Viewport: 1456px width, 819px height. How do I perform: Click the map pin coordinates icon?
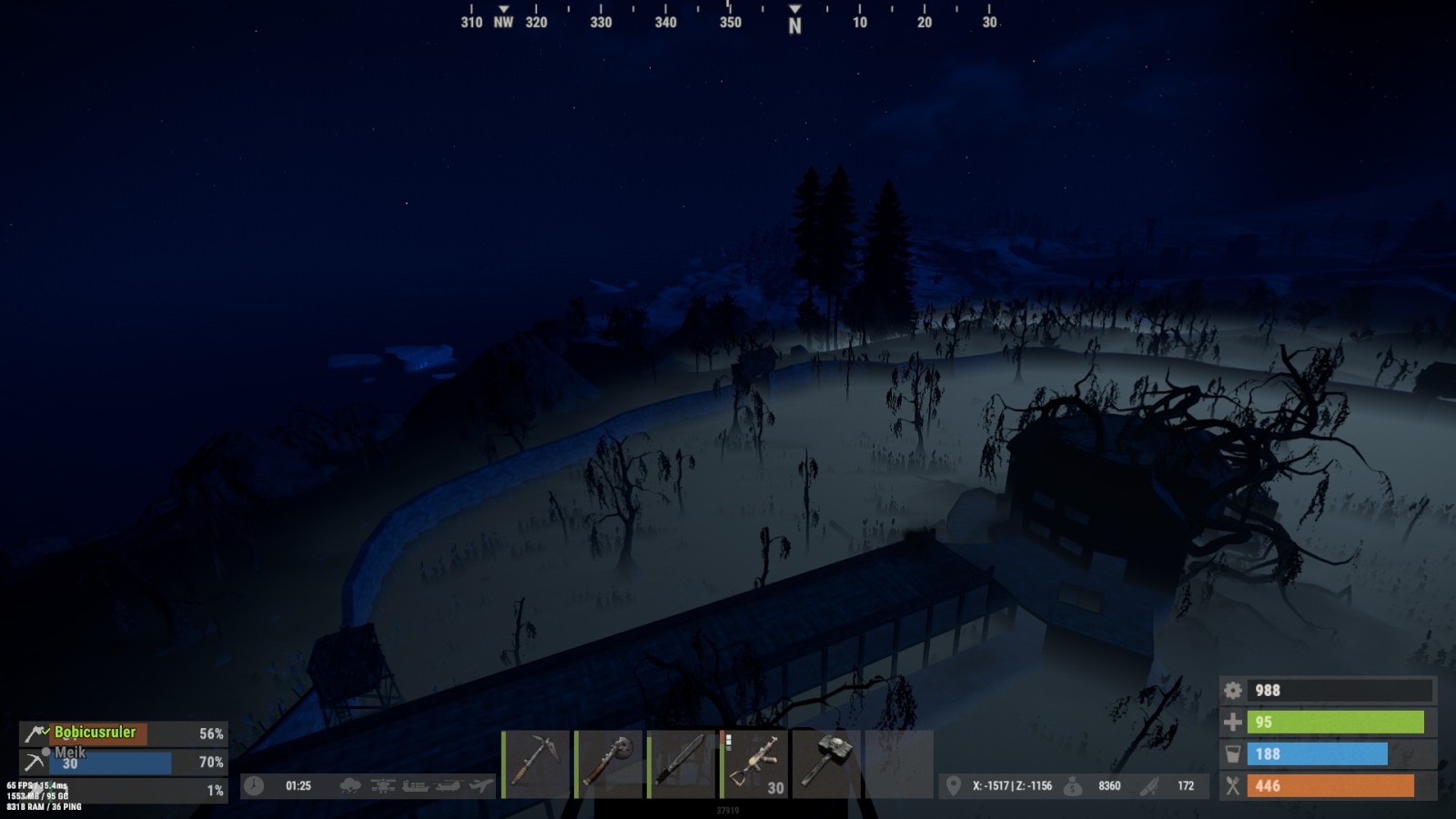[953, 786]
